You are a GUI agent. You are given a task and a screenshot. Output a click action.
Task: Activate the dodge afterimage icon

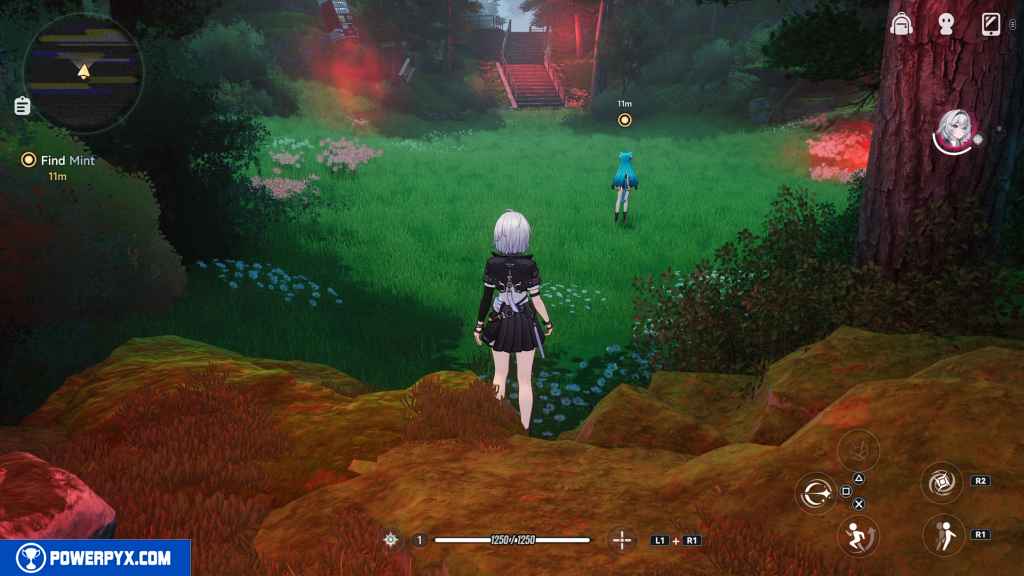pyautogui.click(x=942, y=534)
